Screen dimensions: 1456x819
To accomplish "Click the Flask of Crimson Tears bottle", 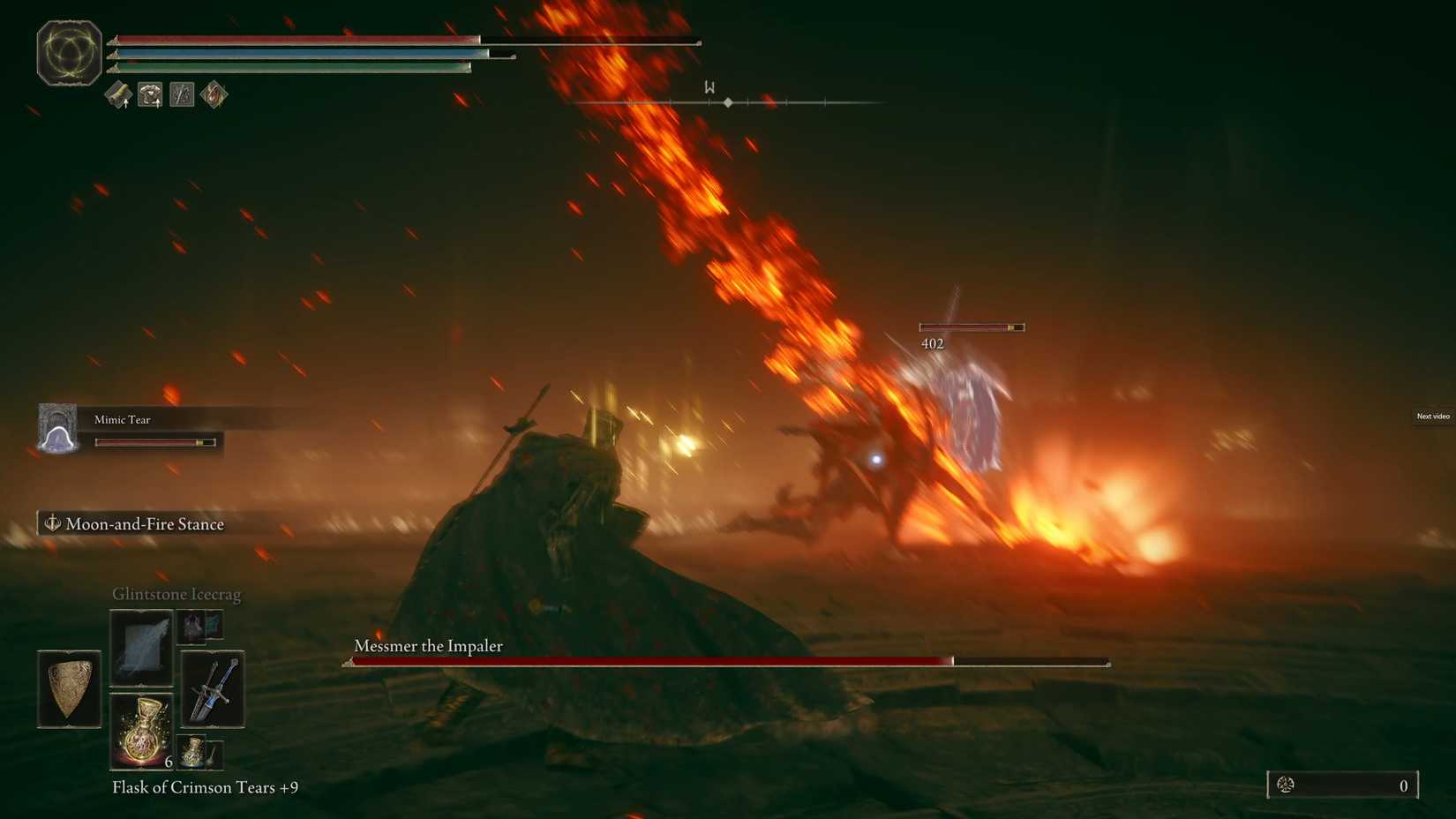I will pos(141,731).
